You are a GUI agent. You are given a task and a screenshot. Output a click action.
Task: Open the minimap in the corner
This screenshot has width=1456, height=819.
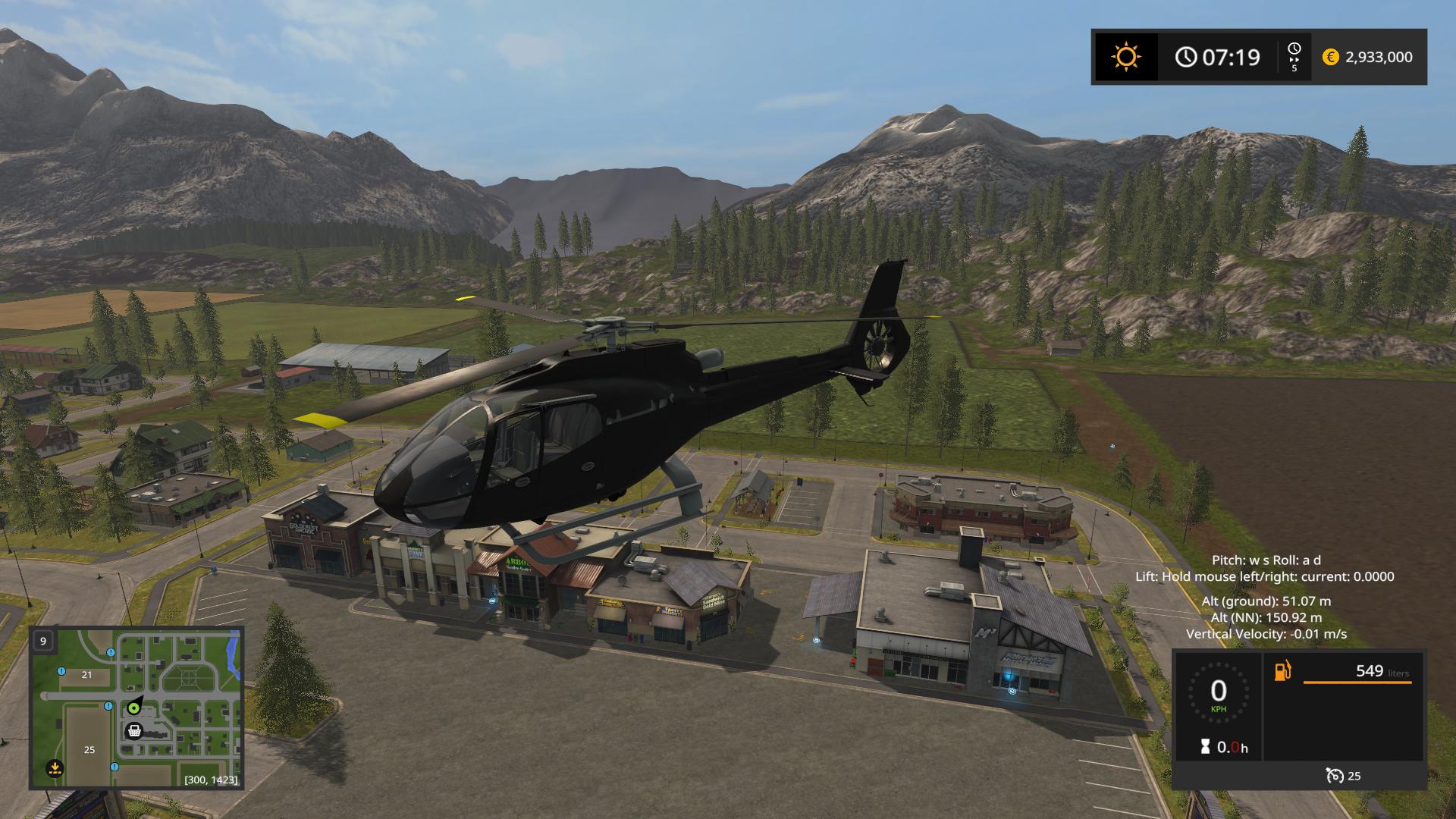[136, 708]
